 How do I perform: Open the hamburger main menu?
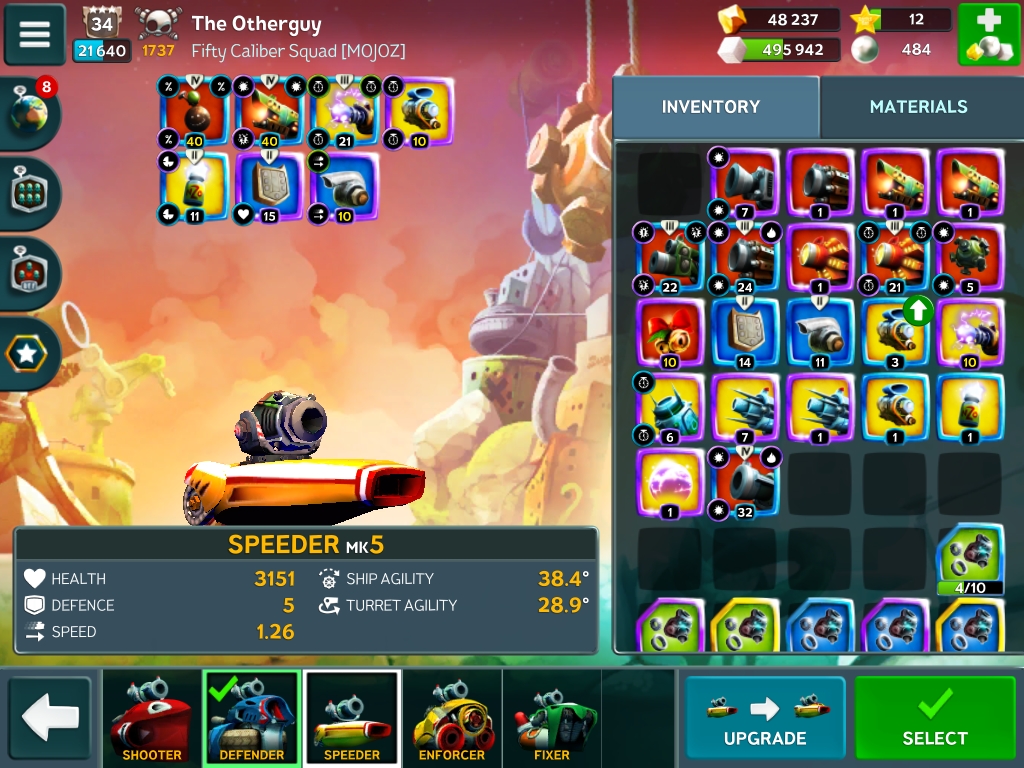click(x=35, y=34)
